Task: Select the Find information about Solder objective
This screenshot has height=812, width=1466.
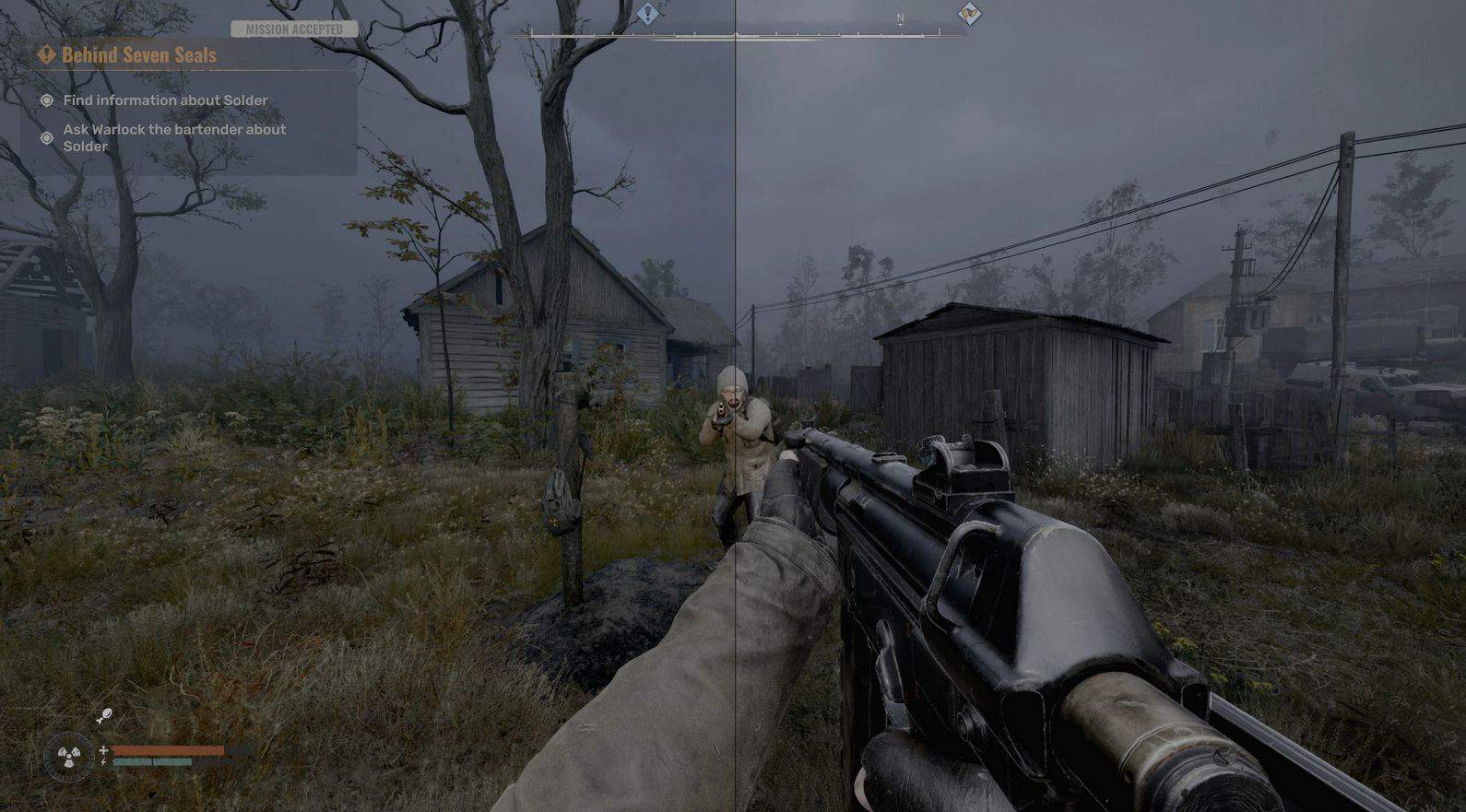Action: point(165,100)
